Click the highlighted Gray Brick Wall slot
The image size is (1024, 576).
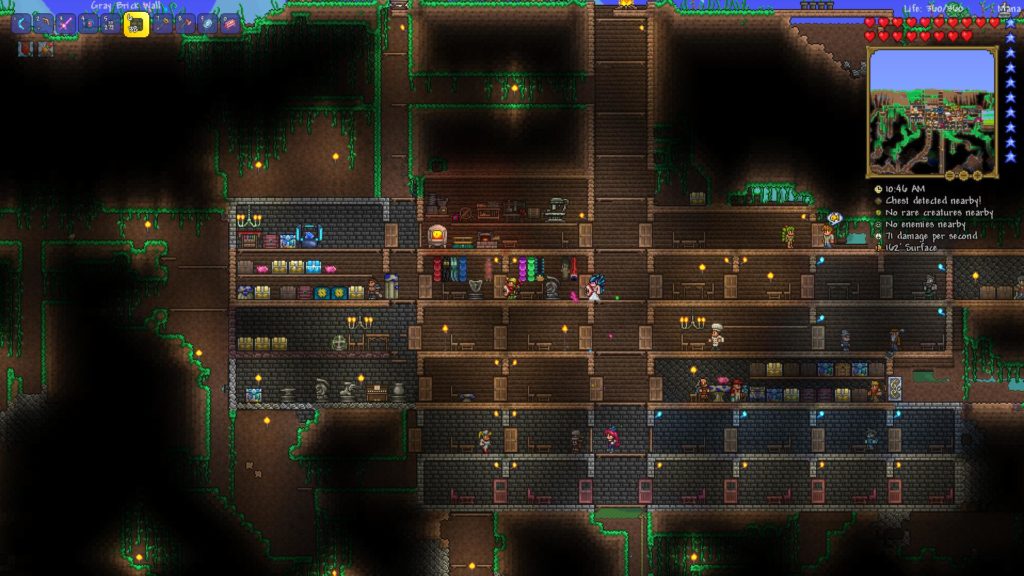[136, 25]
